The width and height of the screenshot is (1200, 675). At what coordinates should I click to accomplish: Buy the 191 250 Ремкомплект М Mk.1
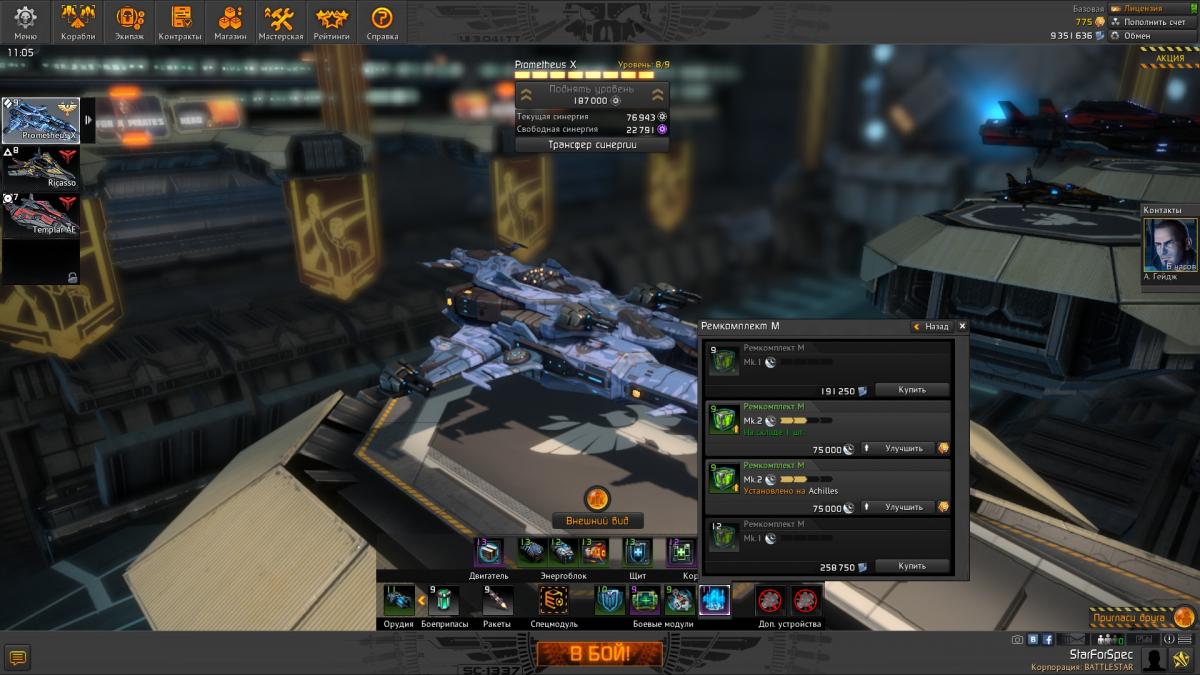pyautogui.click(x=911, y=390)
